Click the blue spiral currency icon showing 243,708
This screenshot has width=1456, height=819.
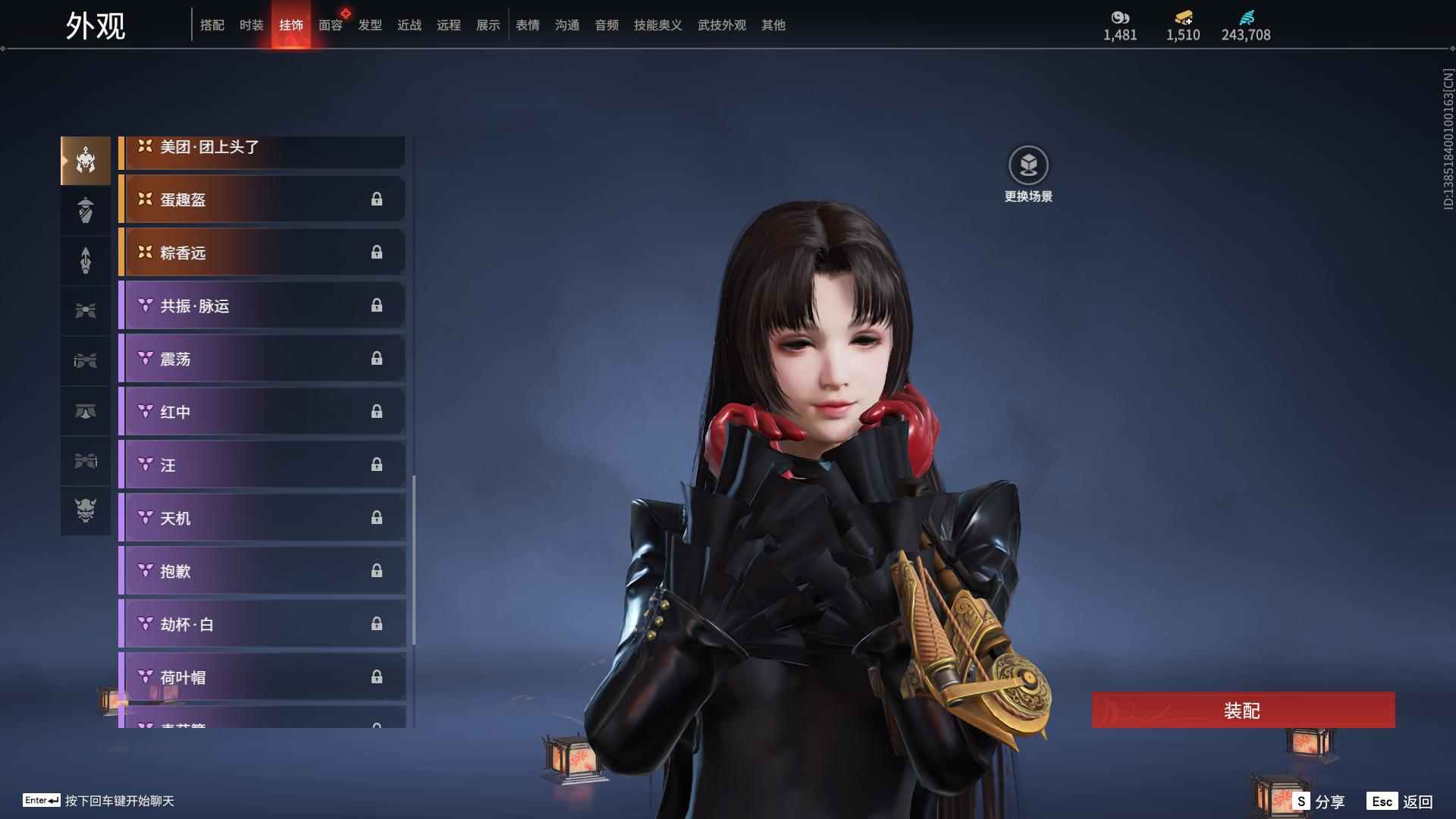[x=1246, y=17]
